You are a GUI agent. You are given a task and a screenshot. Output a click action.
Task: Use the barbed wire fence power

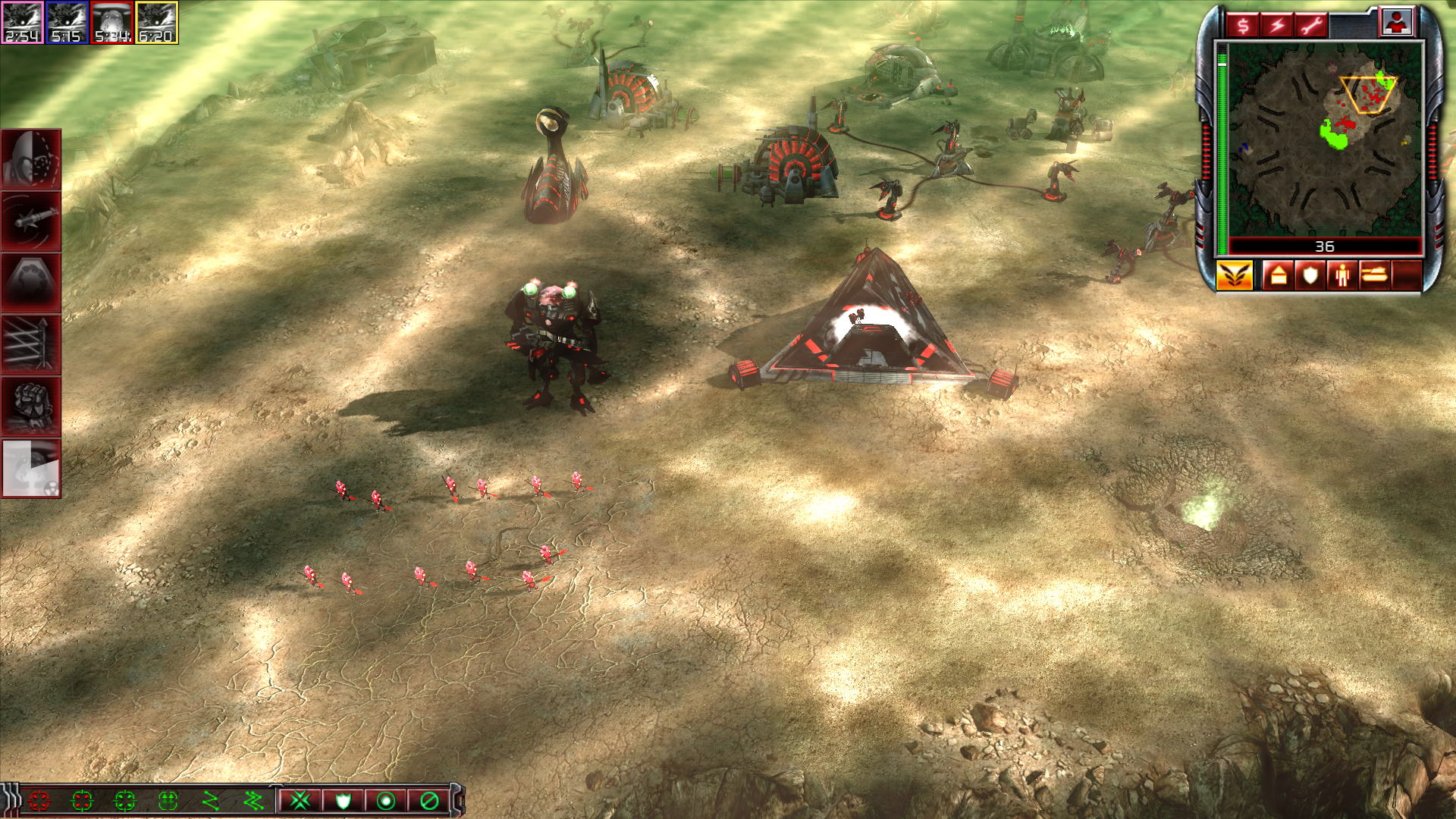point(31,345)
